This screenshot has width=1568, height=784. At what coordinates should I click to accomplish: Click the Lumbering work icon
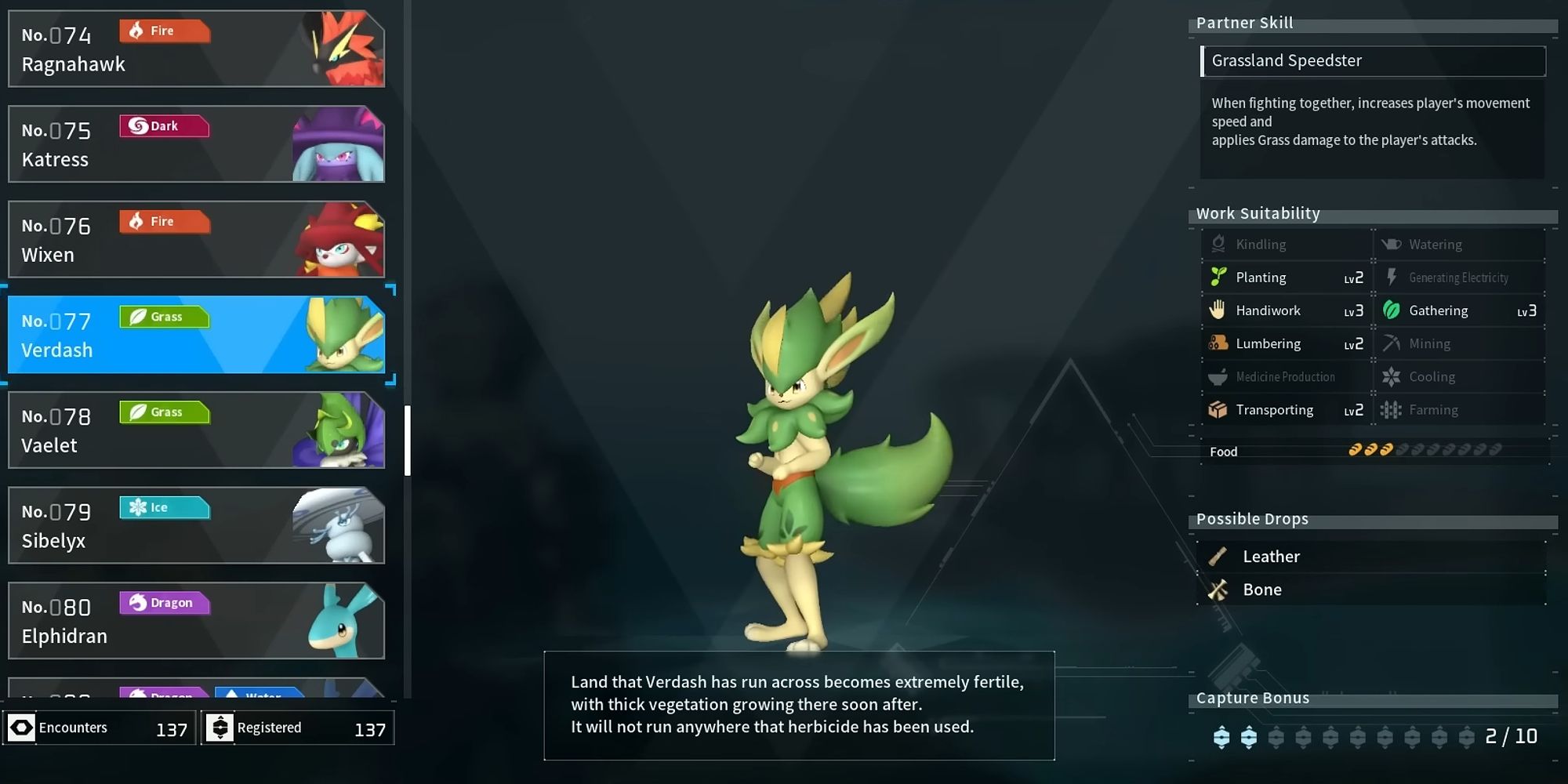[1218, 343]
